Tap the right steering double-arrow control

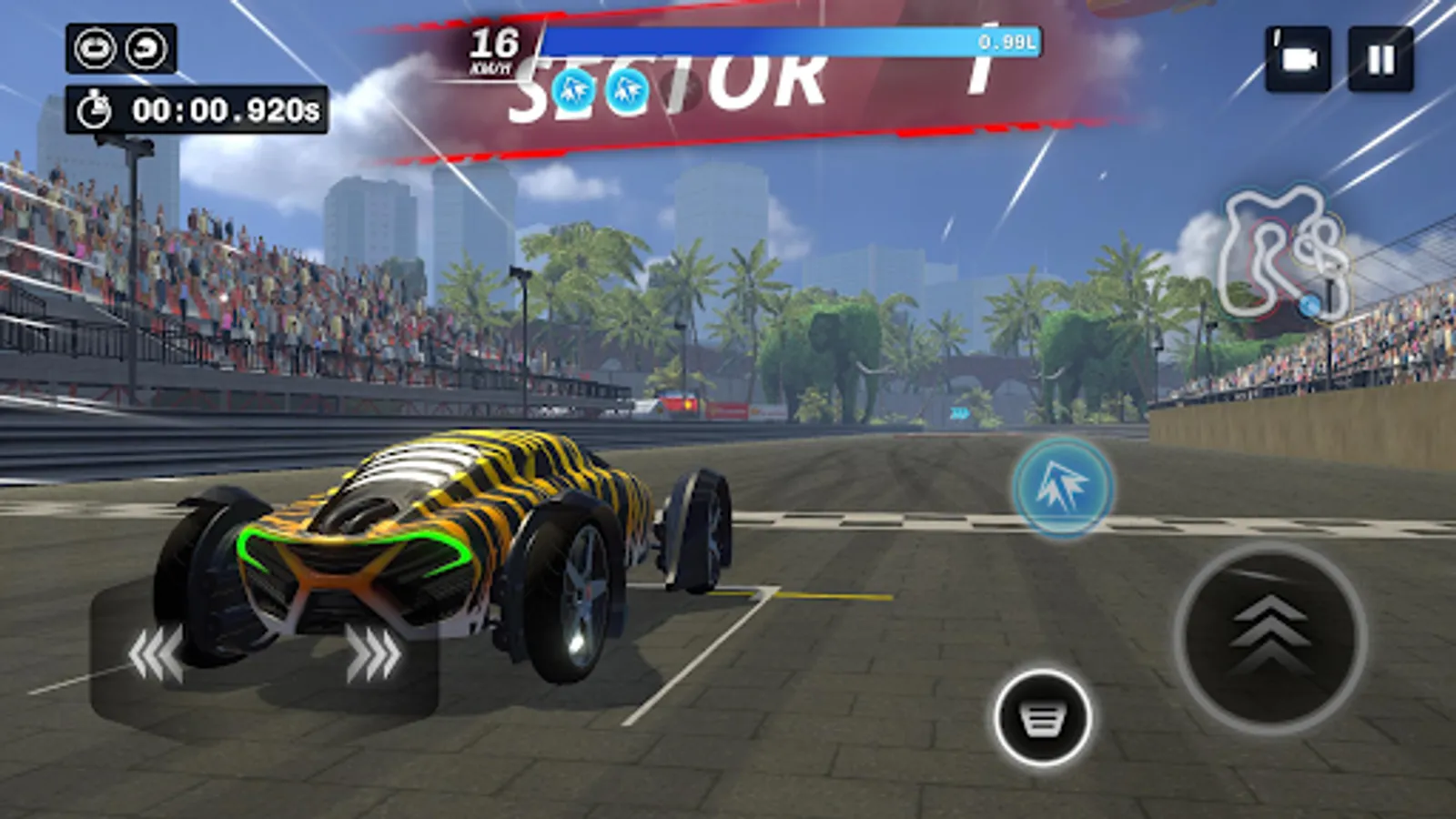(373, 652)
